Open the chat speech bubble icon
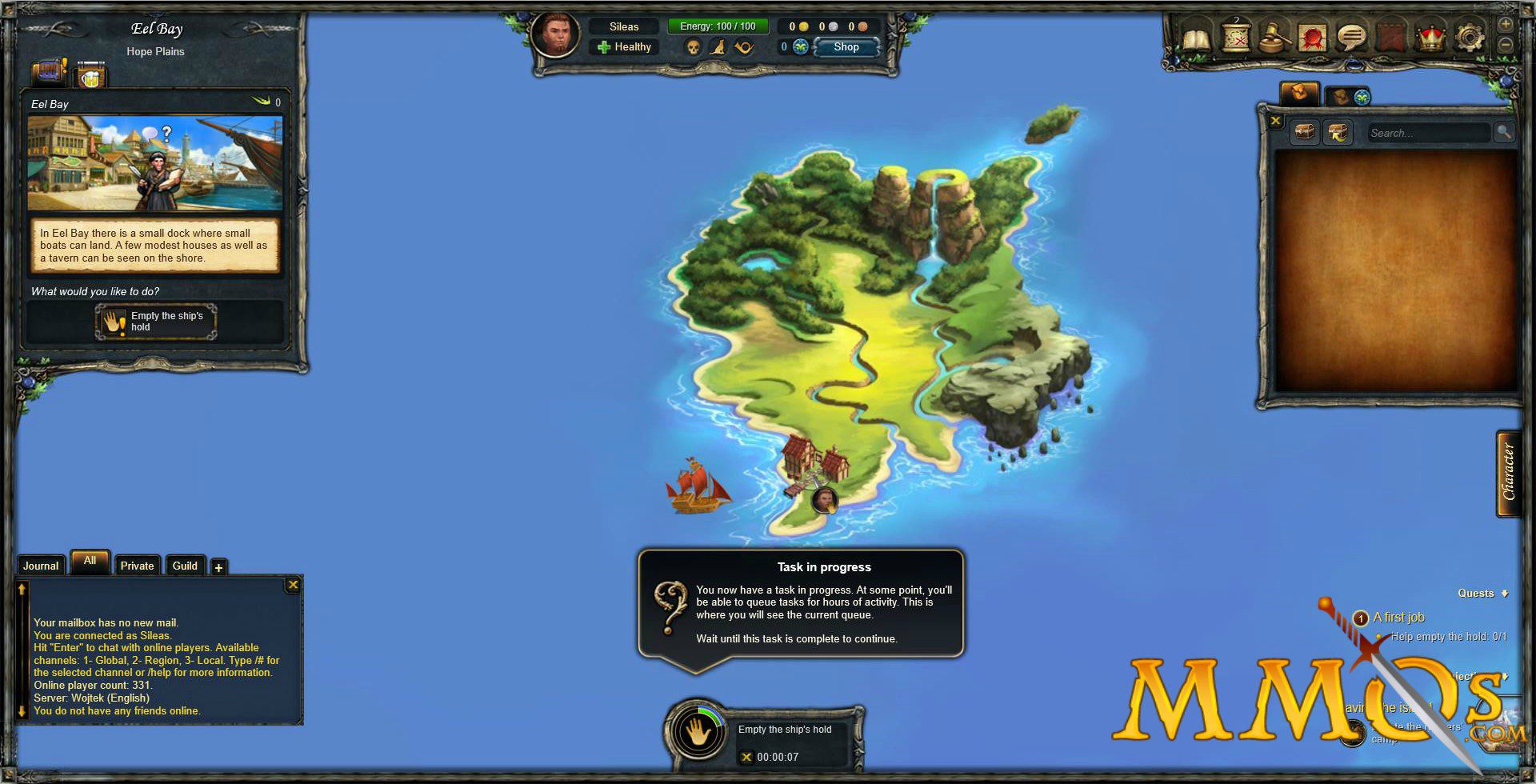The image size is (1536, 784). click(1352, 37)
